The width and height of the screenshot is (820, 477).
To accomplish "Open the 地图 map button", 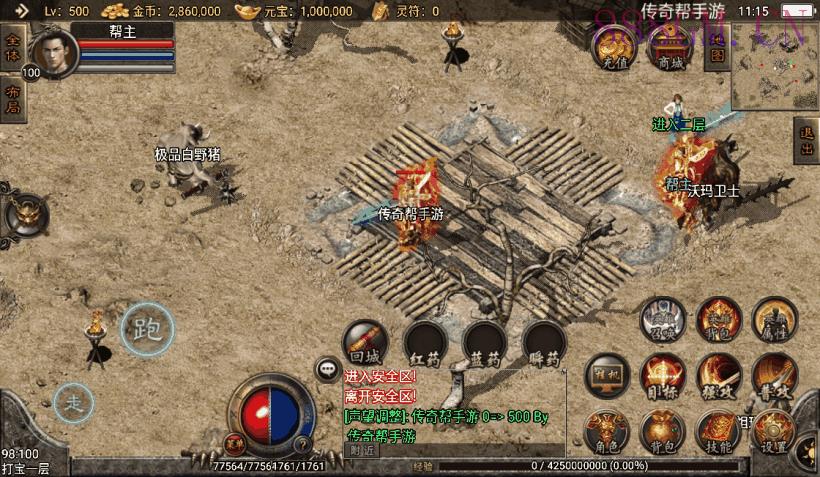I will click(715, 48).
